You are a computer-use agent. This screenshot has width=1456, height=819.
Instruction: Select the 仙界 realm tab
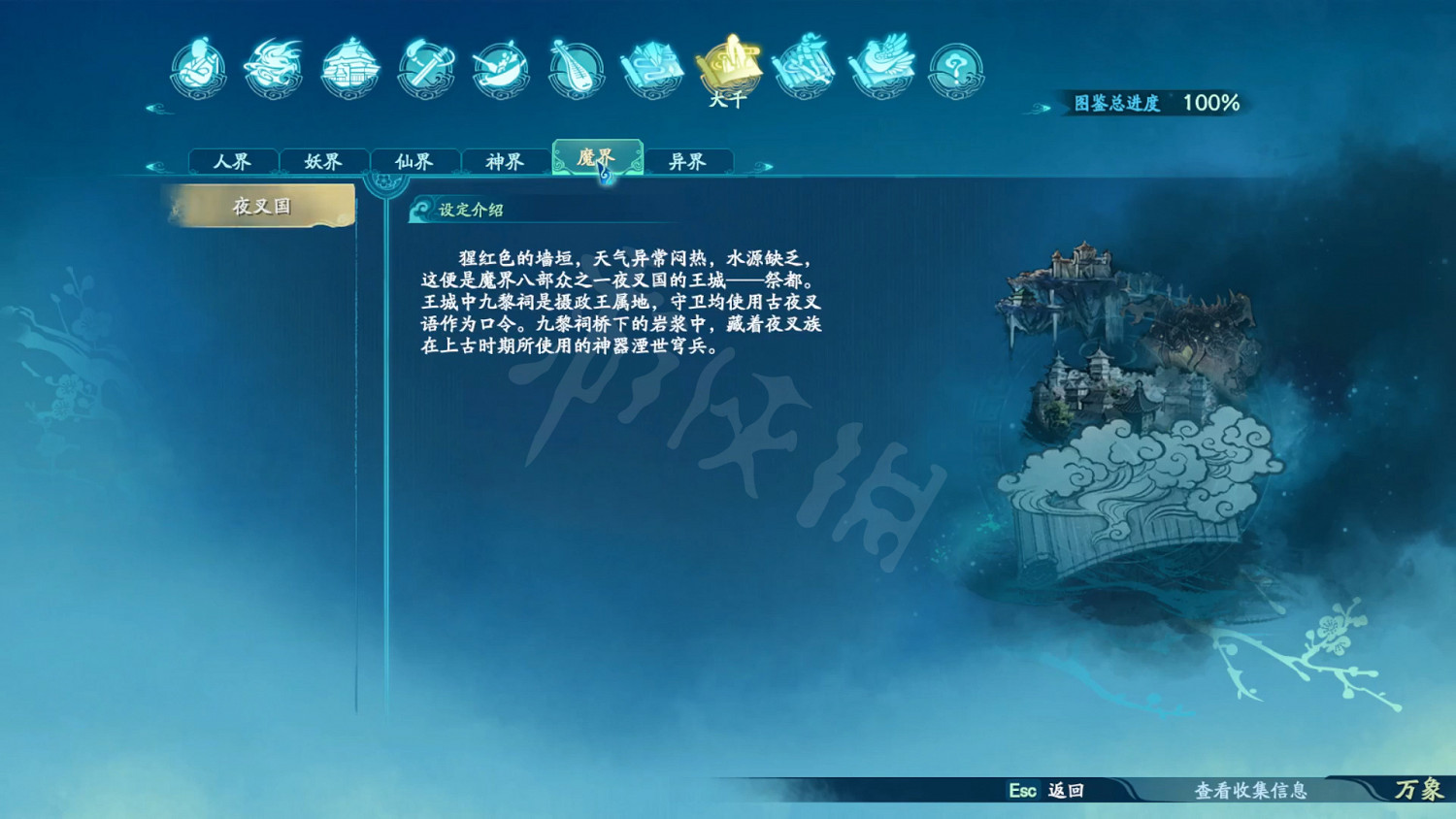pos(415,160)
